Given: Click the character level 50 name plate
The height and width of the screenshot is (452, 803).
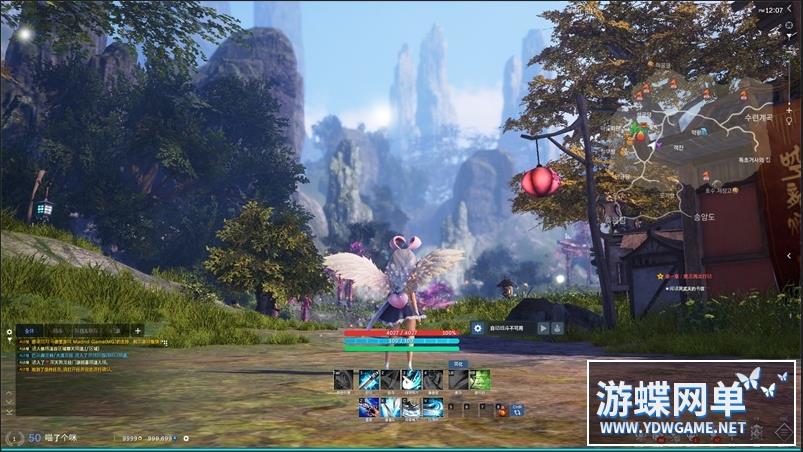Looking at the screenshot, I should (48, 438).
